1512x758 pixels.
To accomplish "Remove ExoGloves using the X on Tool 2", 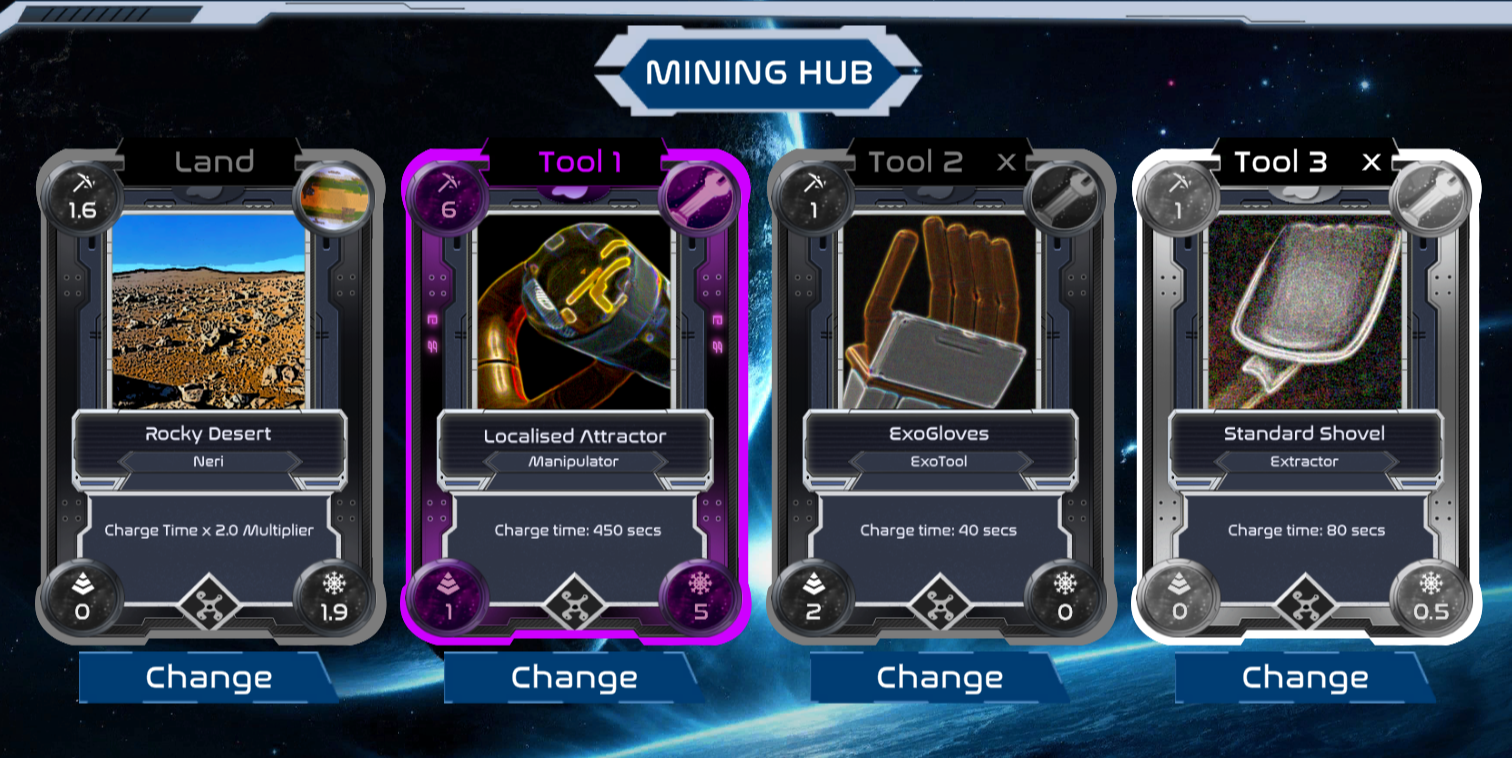I will point(1008,161).
